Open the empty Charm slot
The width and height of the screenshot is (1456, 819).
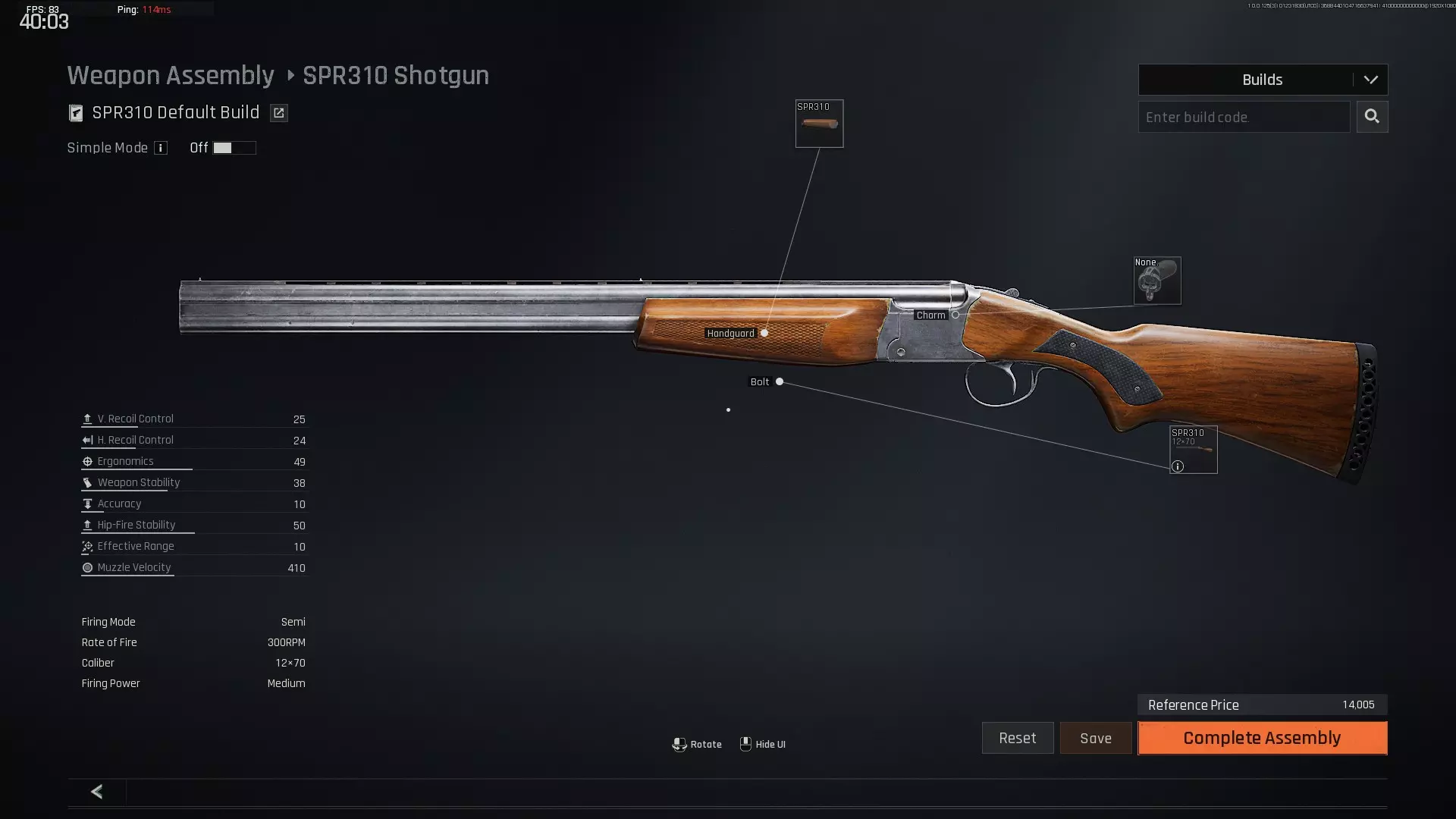tap(1156, 281)
